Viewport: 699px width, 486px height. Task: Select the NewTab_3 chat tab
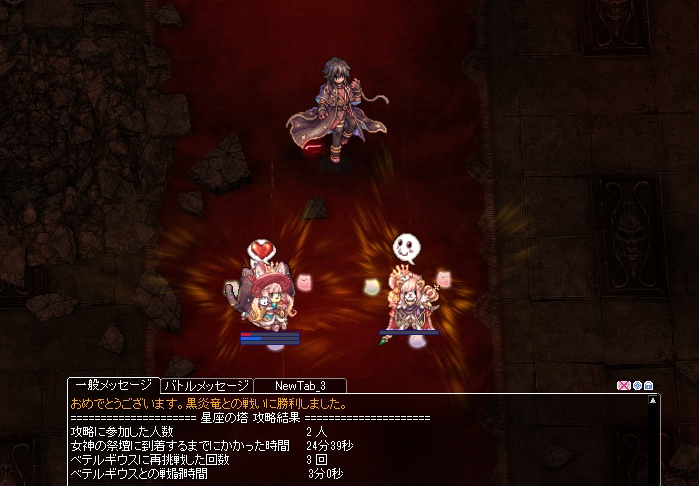click(299, 385)
